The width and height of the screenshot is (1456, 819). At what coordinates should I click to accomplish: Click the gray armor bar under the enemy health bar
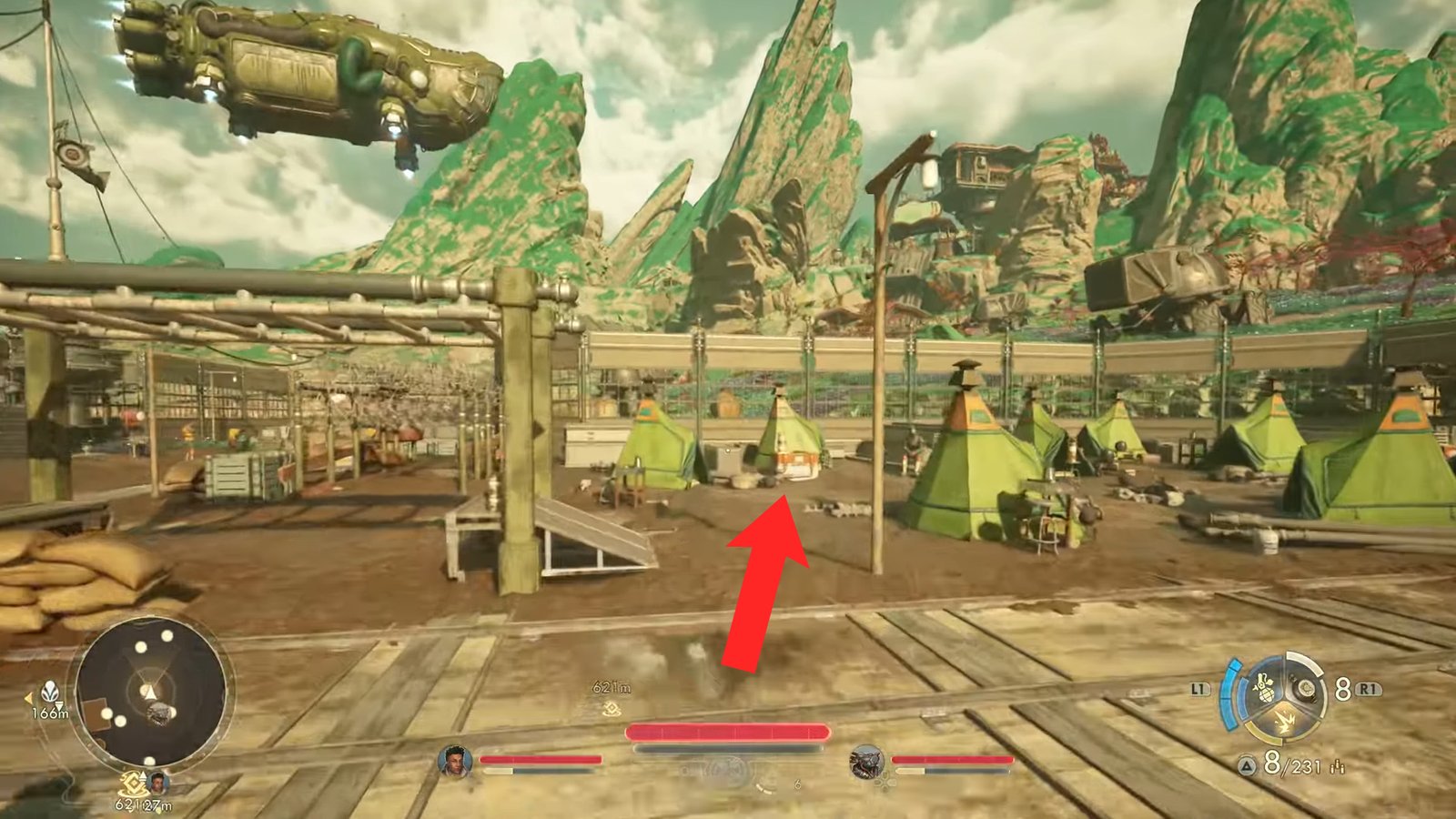click(x=728, y=746)
